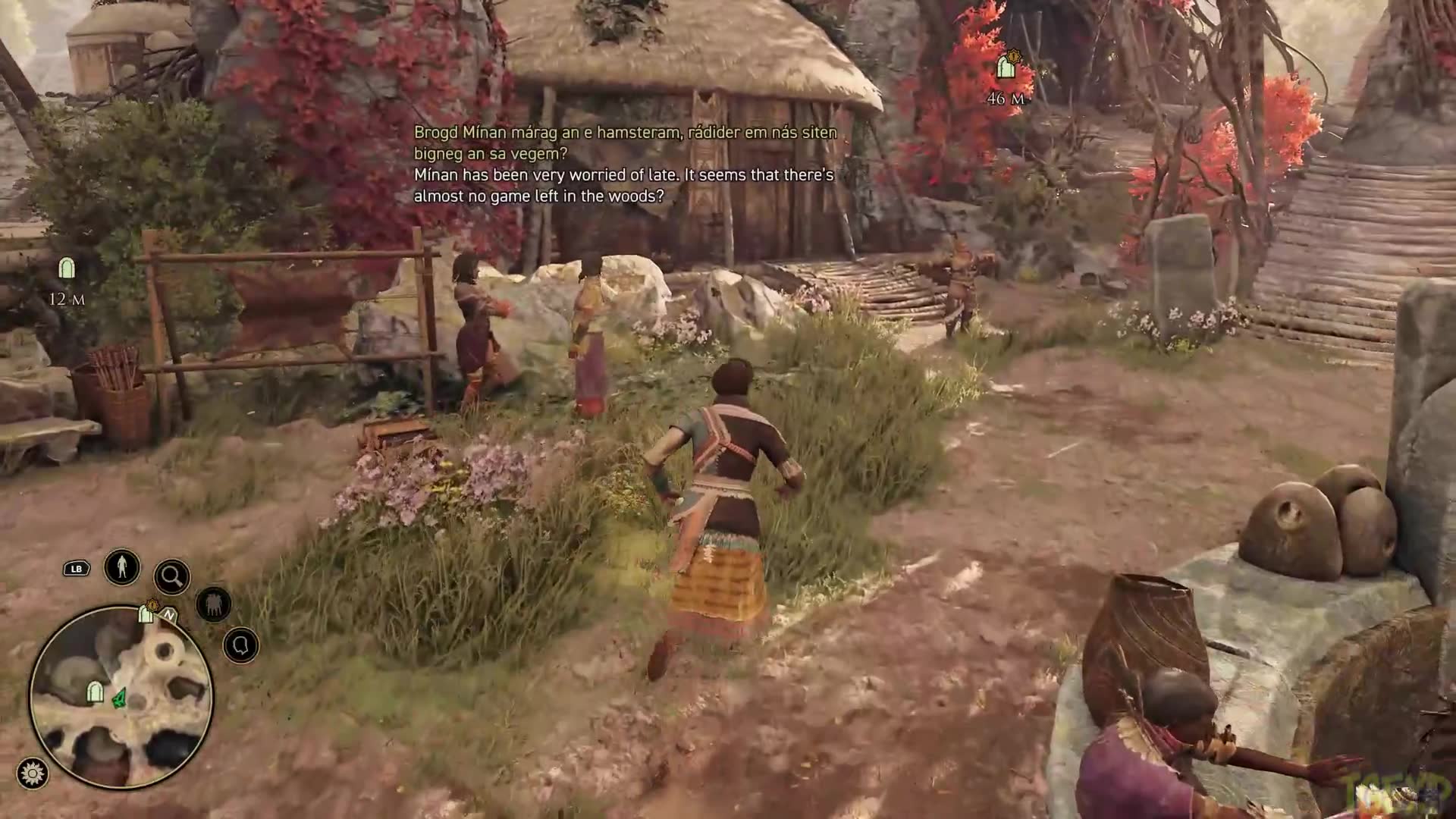Click the sun-shaped compass icon below the minimap
1456x819 pixels.
[33, 772]
